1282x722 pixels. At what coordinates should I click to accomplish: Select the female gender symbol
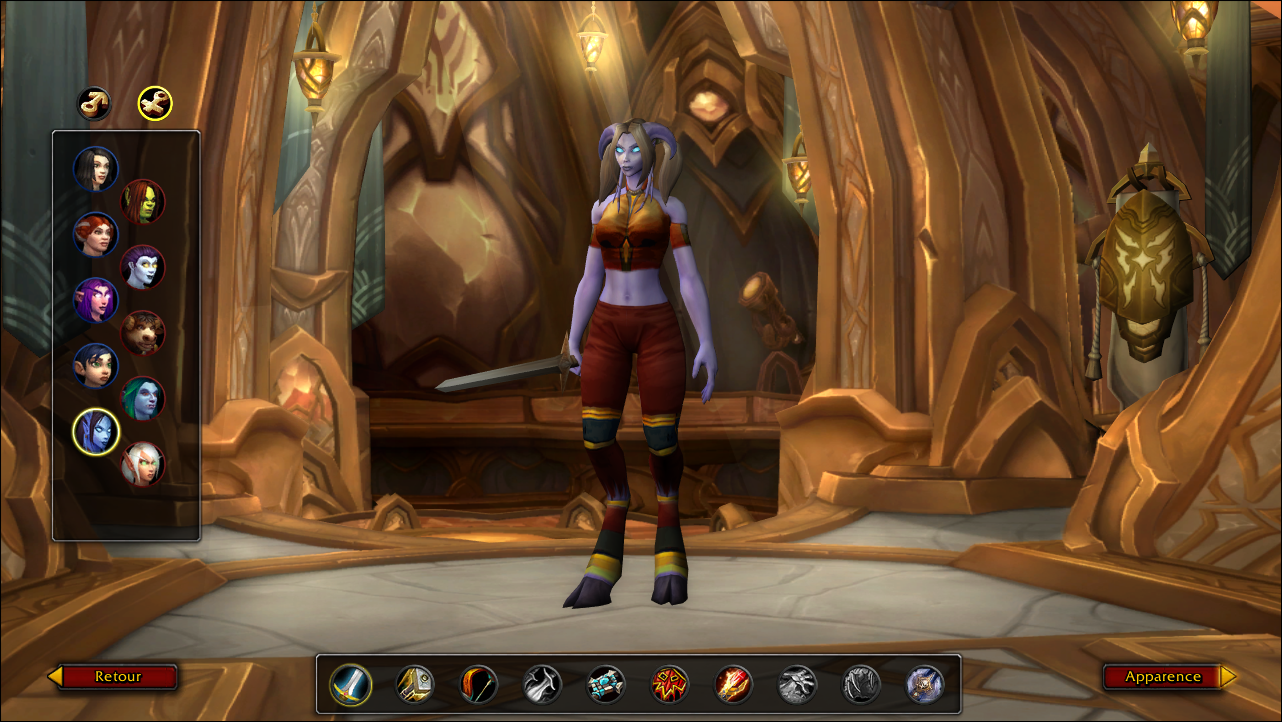coord(155,103)
